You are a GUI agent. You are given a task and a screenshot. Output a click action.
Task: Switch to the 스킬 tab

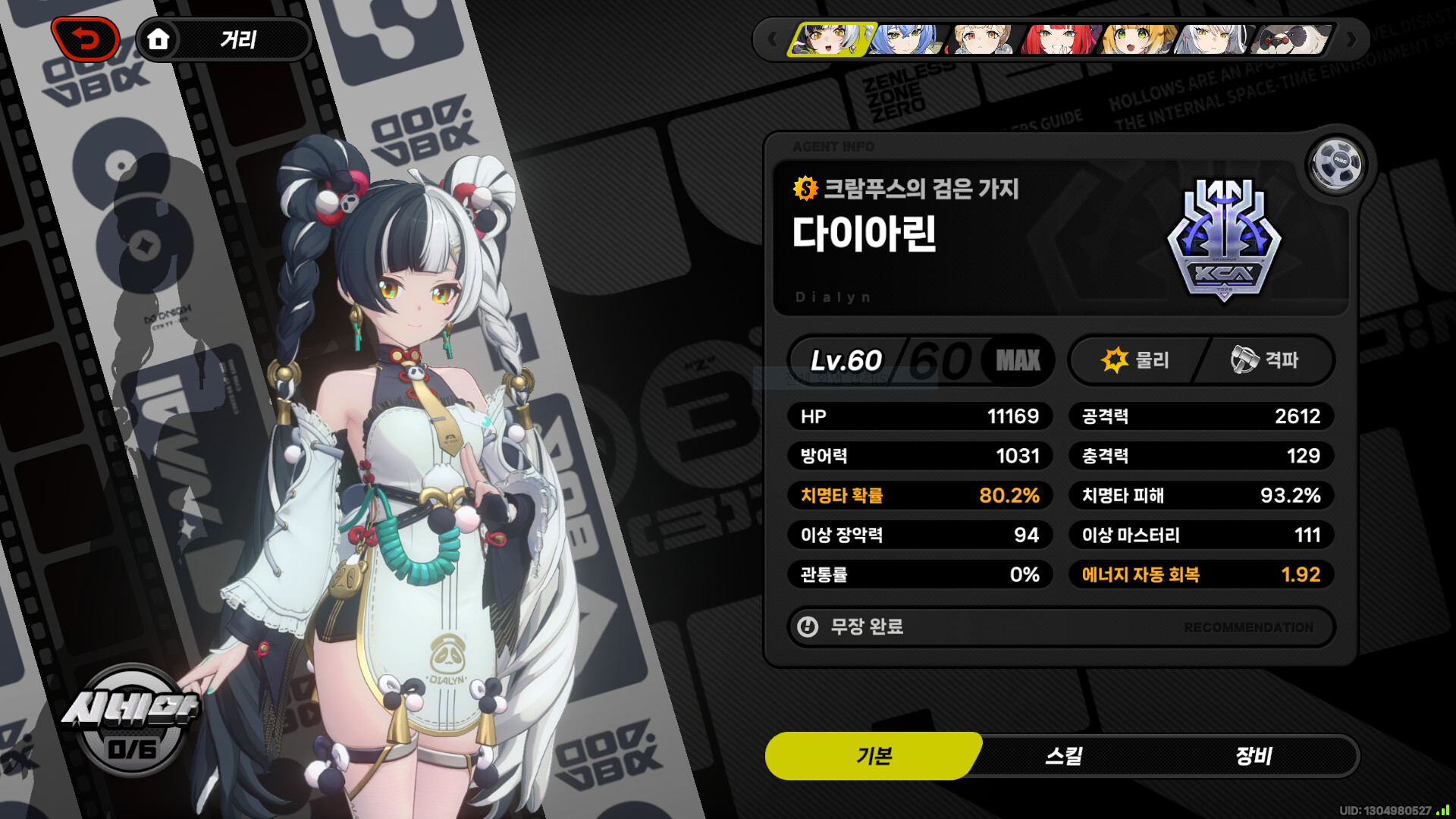pyautogui.click(x=1063, y=756)
